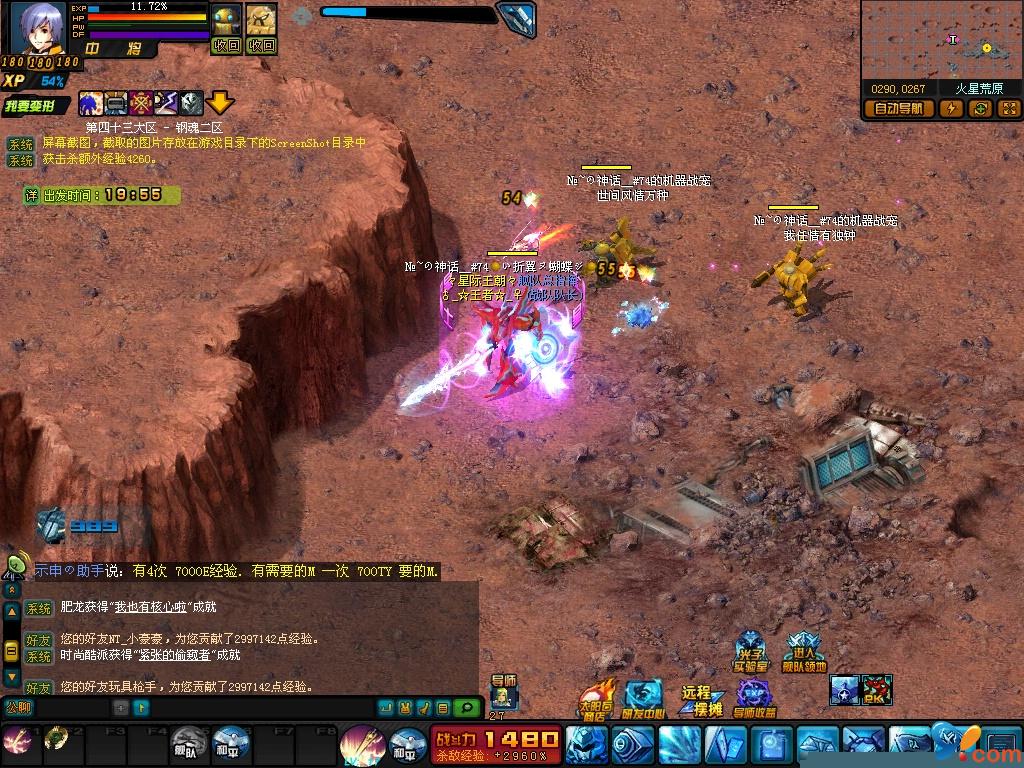Expand the minimap with the arrows button
Viewport: 1024px width, 768px height.
[1008, 108]
